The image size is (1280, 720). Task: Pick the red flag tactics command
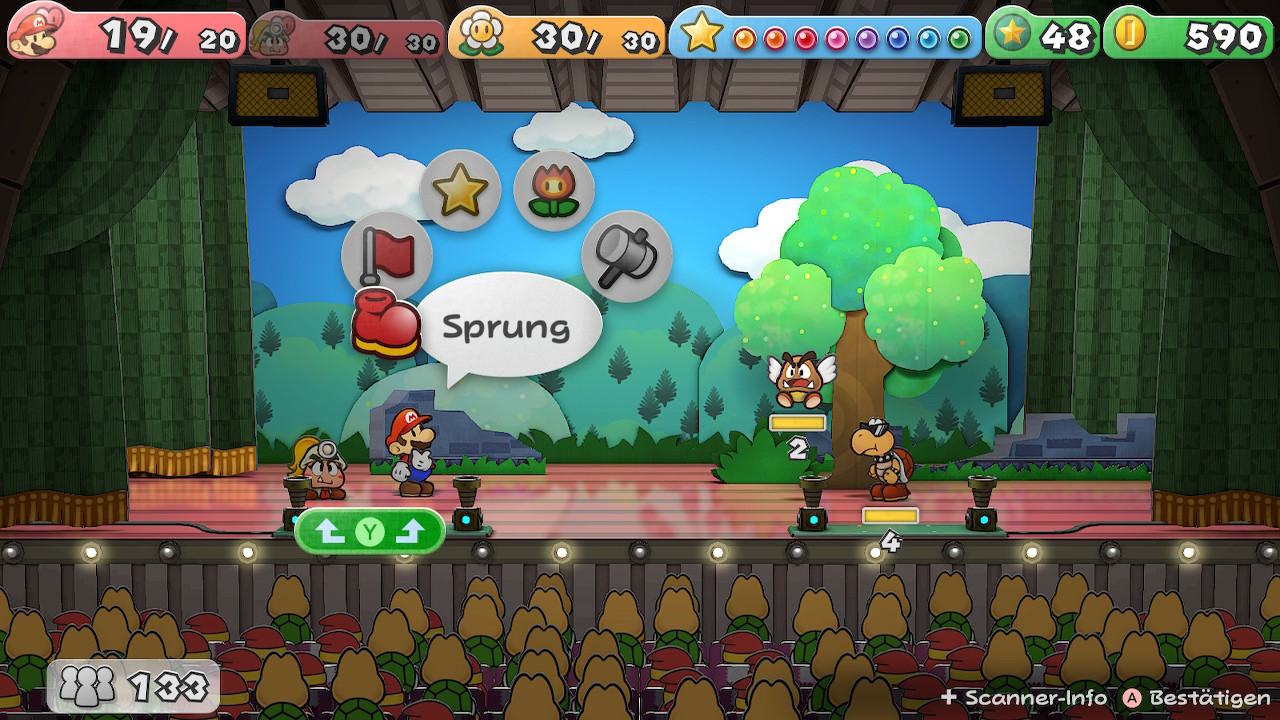[x=386, y=255]
